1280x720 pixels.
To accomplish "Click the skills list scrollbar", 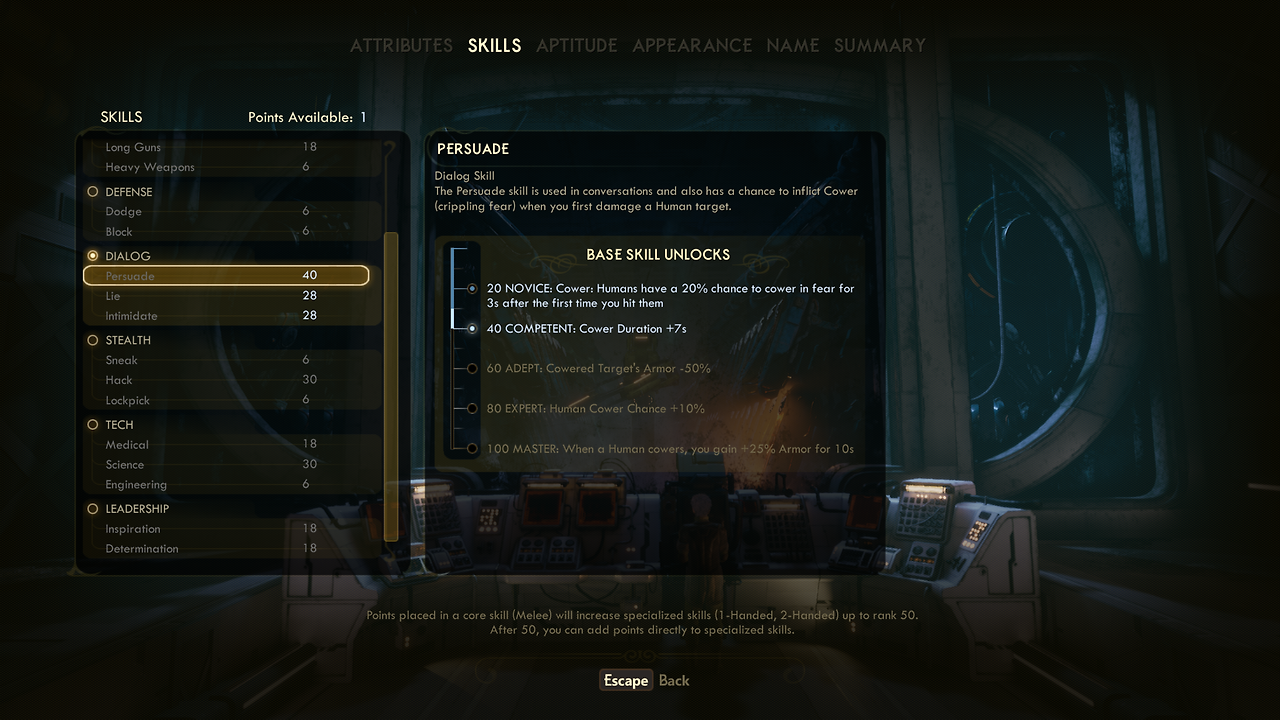I will tap(391, 385).
